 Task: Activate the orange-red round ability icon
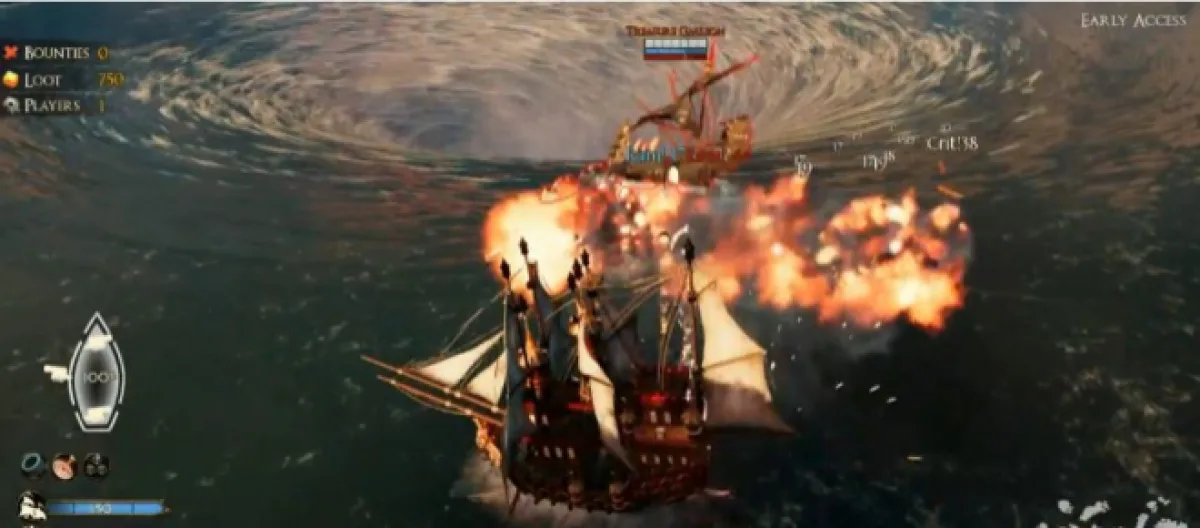(x=65, y=465)
